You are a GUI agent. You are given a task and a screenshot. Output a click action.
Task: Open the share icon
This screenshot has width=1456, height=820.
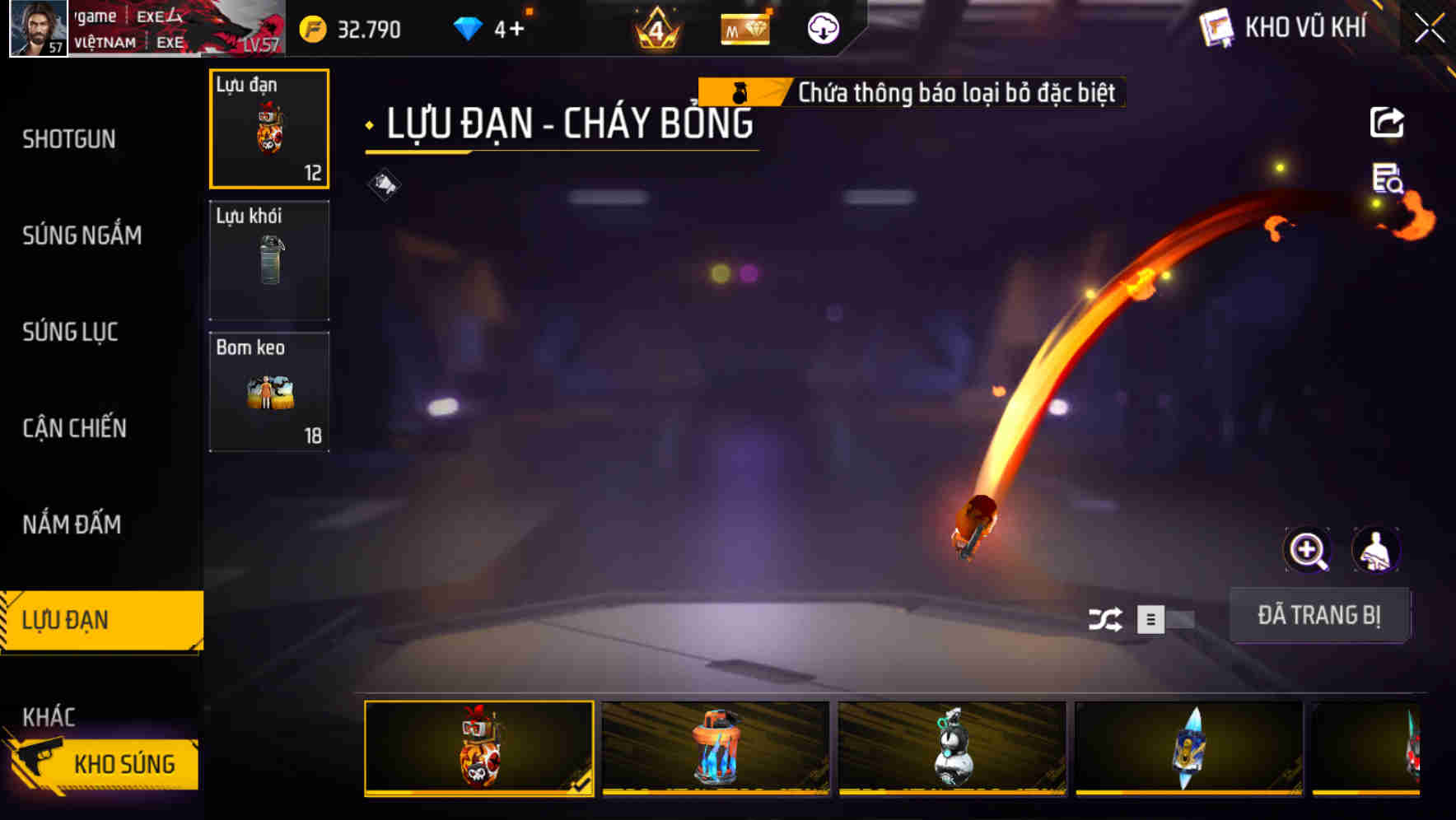1388,122
